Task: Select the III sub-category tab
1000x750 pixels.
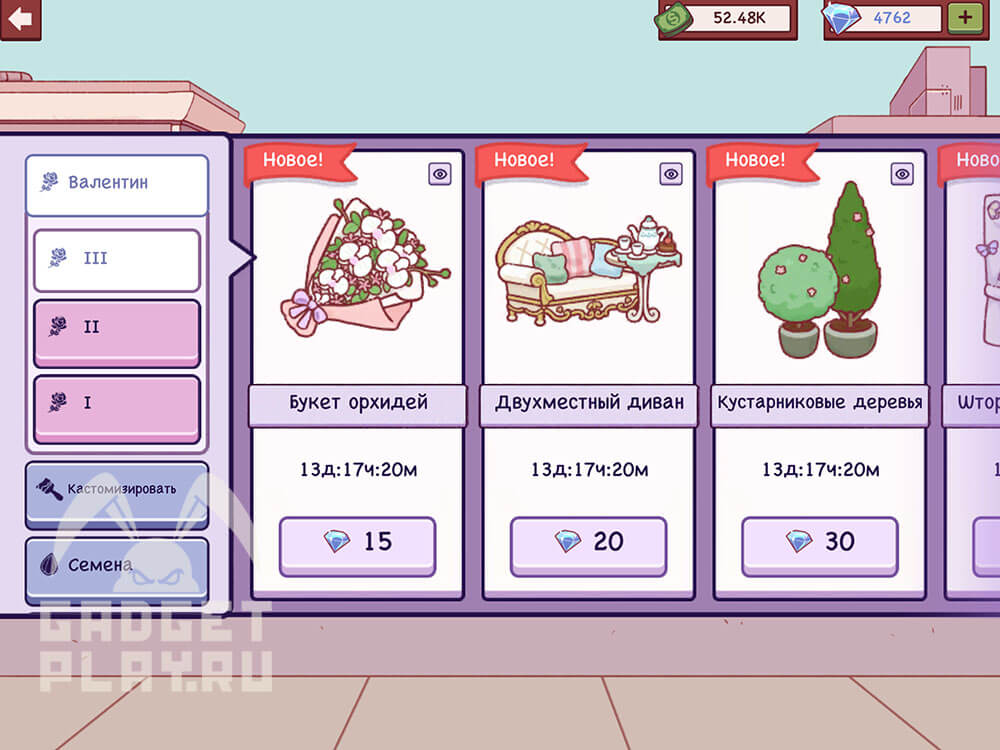Action: (x=117, y=259)
